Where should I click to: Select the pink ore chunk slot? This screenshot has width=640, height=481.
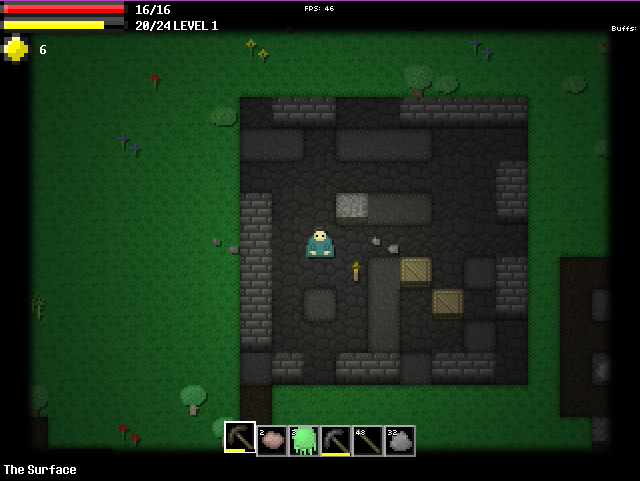272,440
